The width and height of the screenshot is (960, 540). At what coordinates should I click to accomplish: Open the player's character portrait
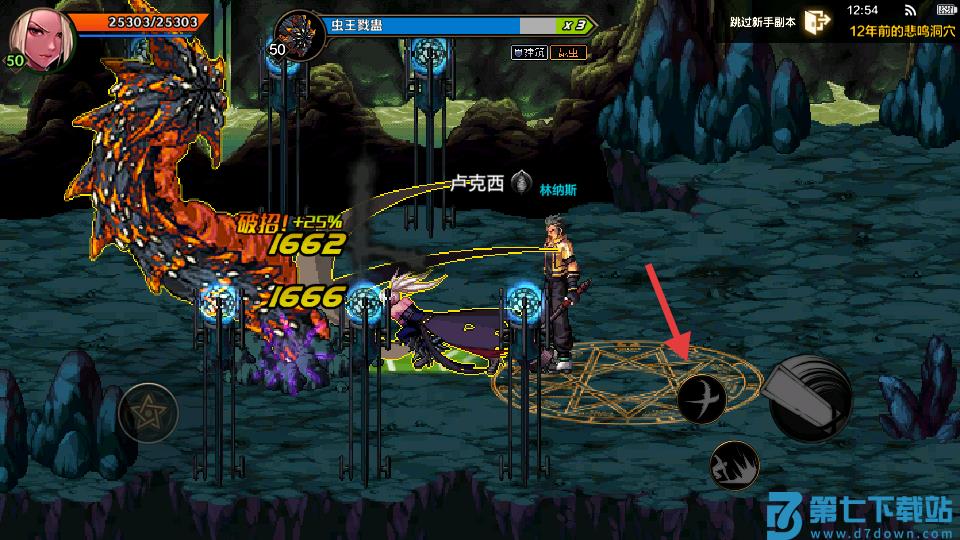tap(40, 36)
